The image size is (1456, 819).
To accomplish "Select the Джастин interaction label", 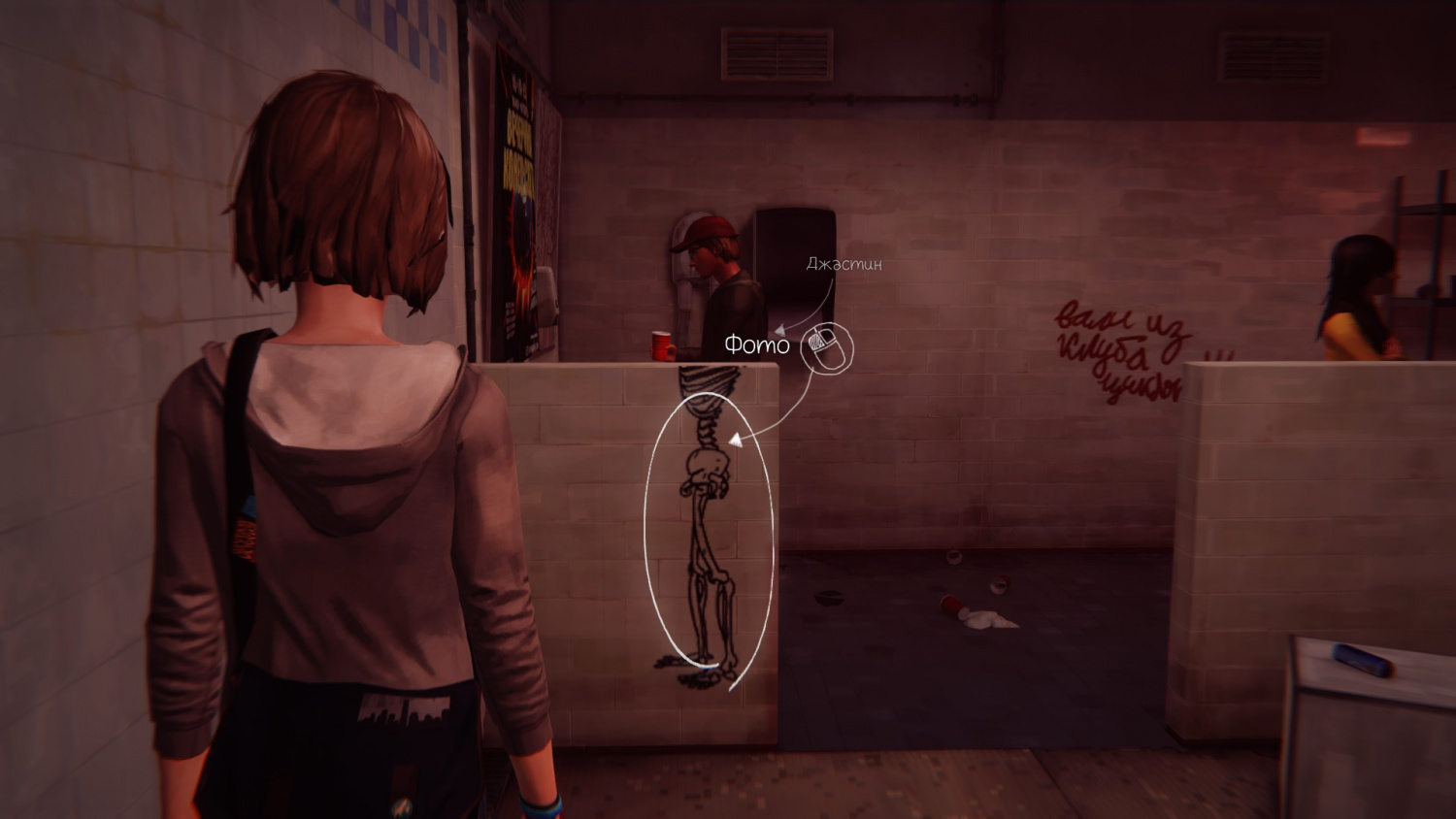I will 844,264.
